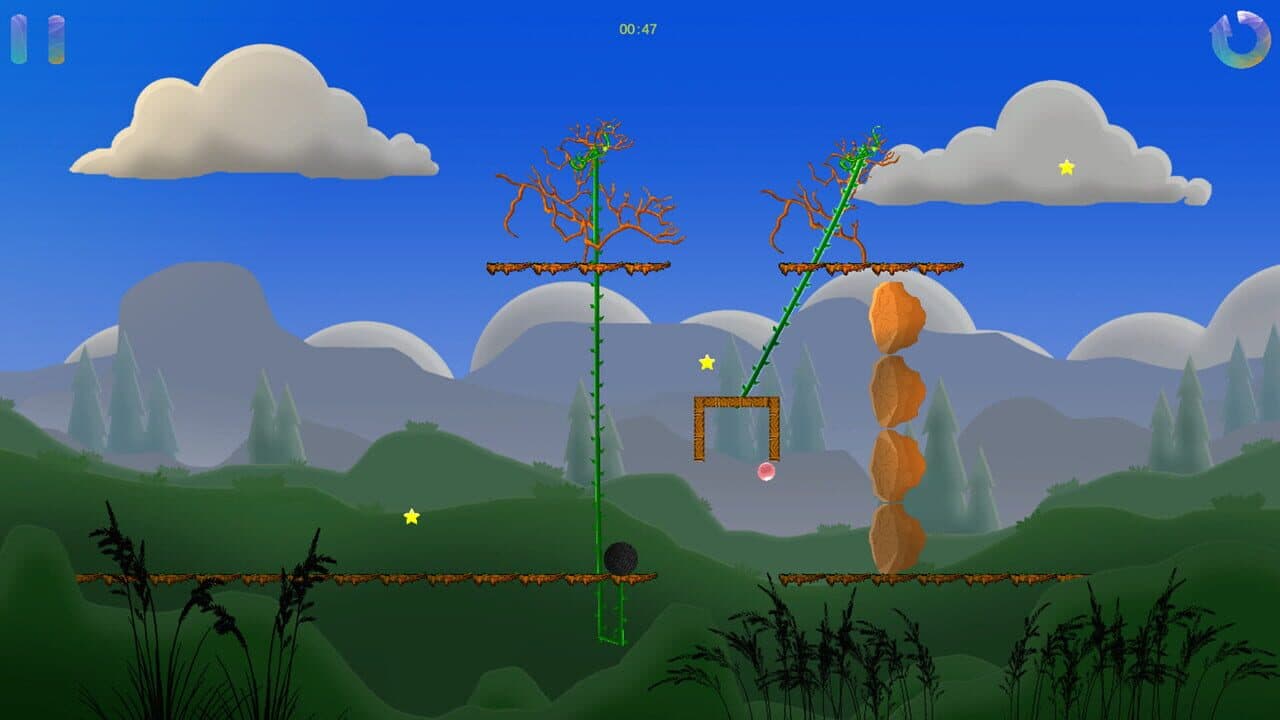Click the star near the top-right cloud

tap(1066, 168)
